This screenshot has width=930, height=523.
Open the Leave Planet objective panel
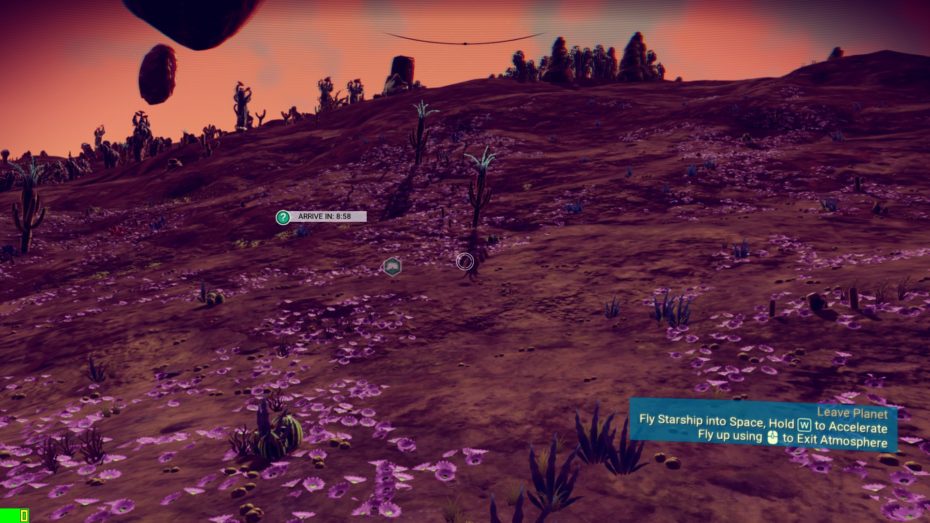pos(763,425)
